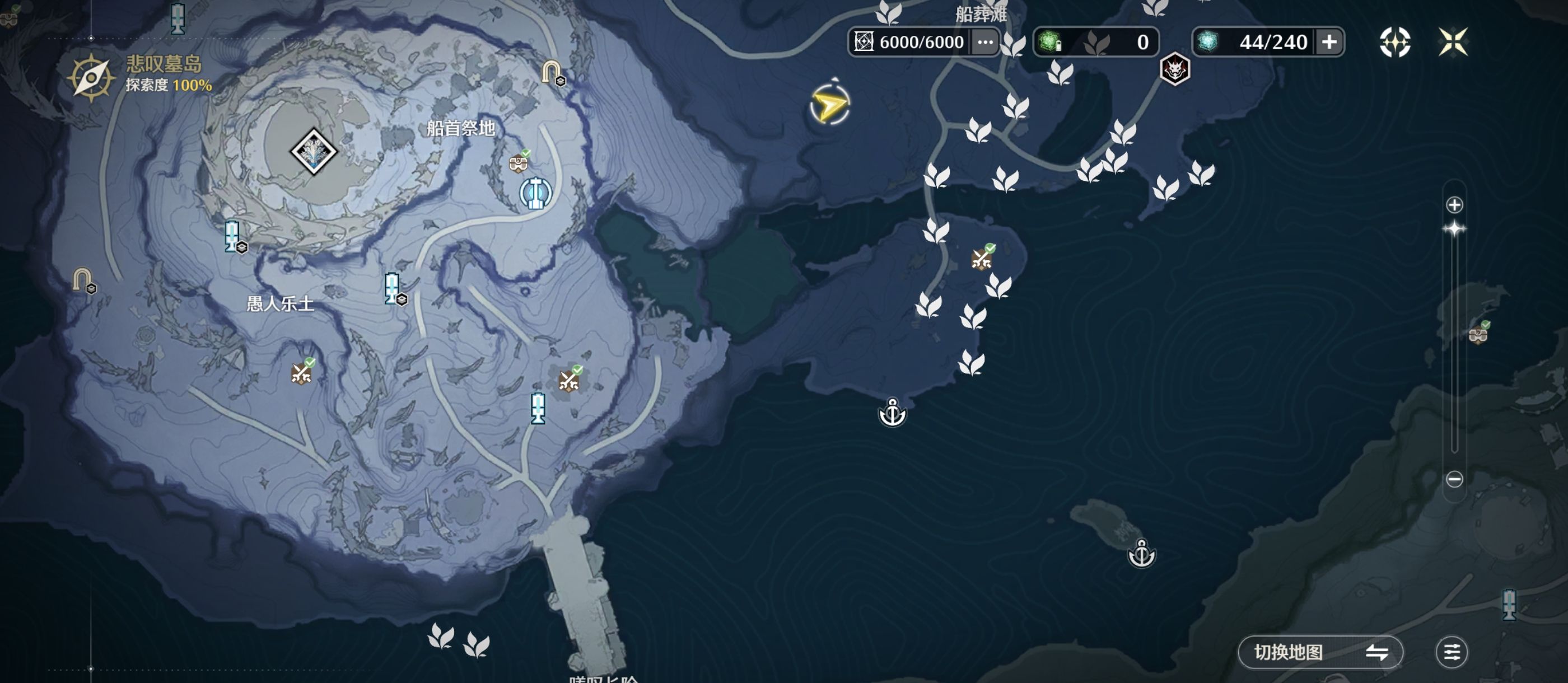Open the 悲叹墓岛 compass exploration icon

[x=91, y=77]
